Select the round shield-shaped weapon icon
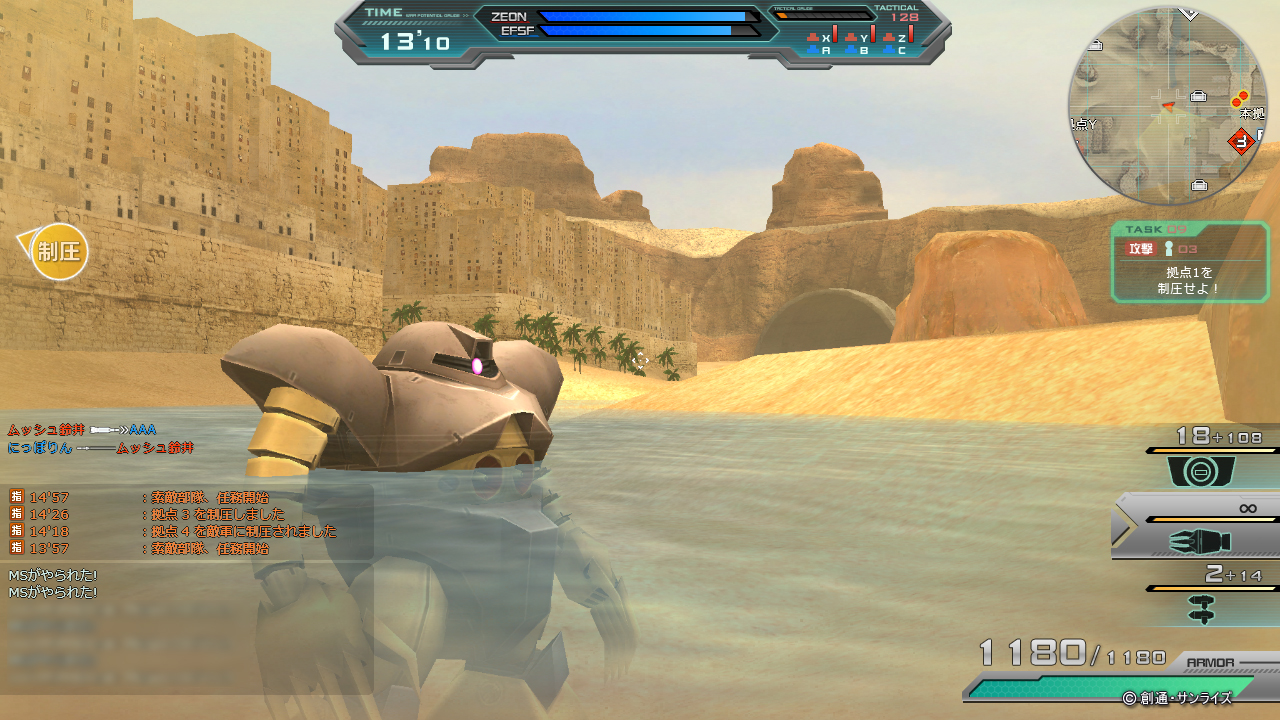 tap(1201, 472)
